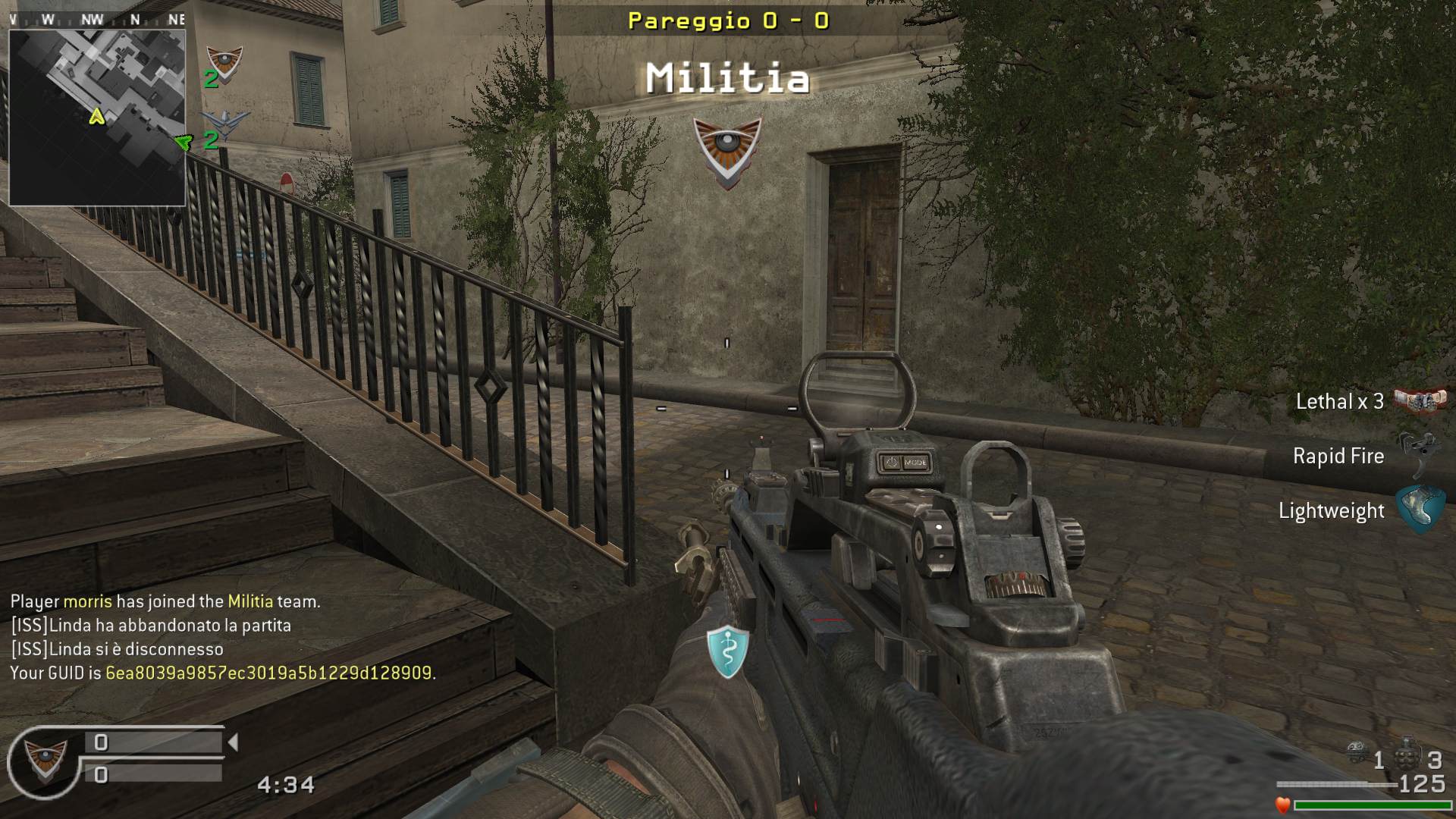1456x819 pixels.
Task: Click the Militia faction emblem under the title
Action: pos(727,152)
